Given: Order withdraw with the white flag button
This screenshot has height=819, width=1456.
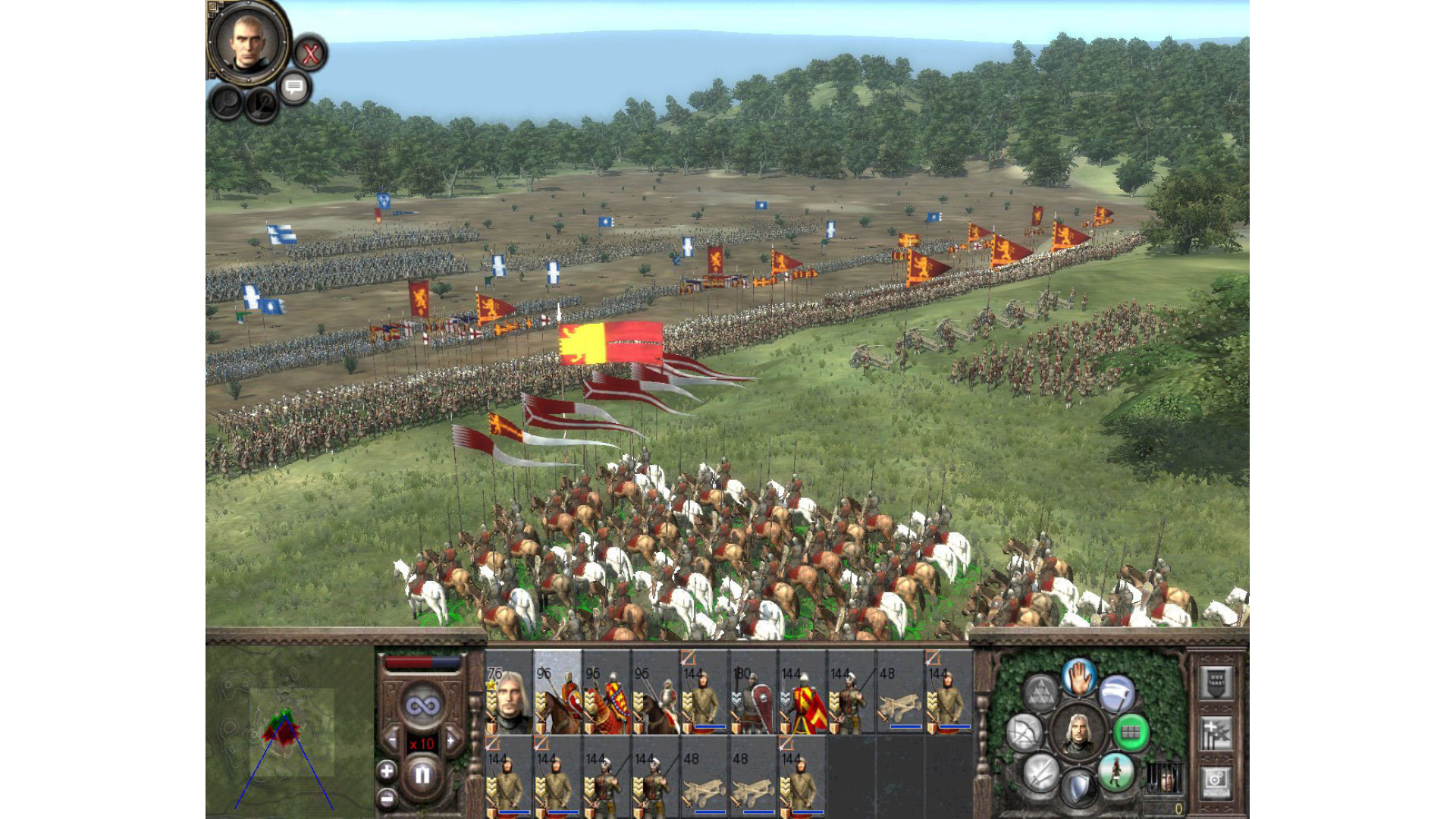Looking at the screenshot, I should tap(1117, 693).
